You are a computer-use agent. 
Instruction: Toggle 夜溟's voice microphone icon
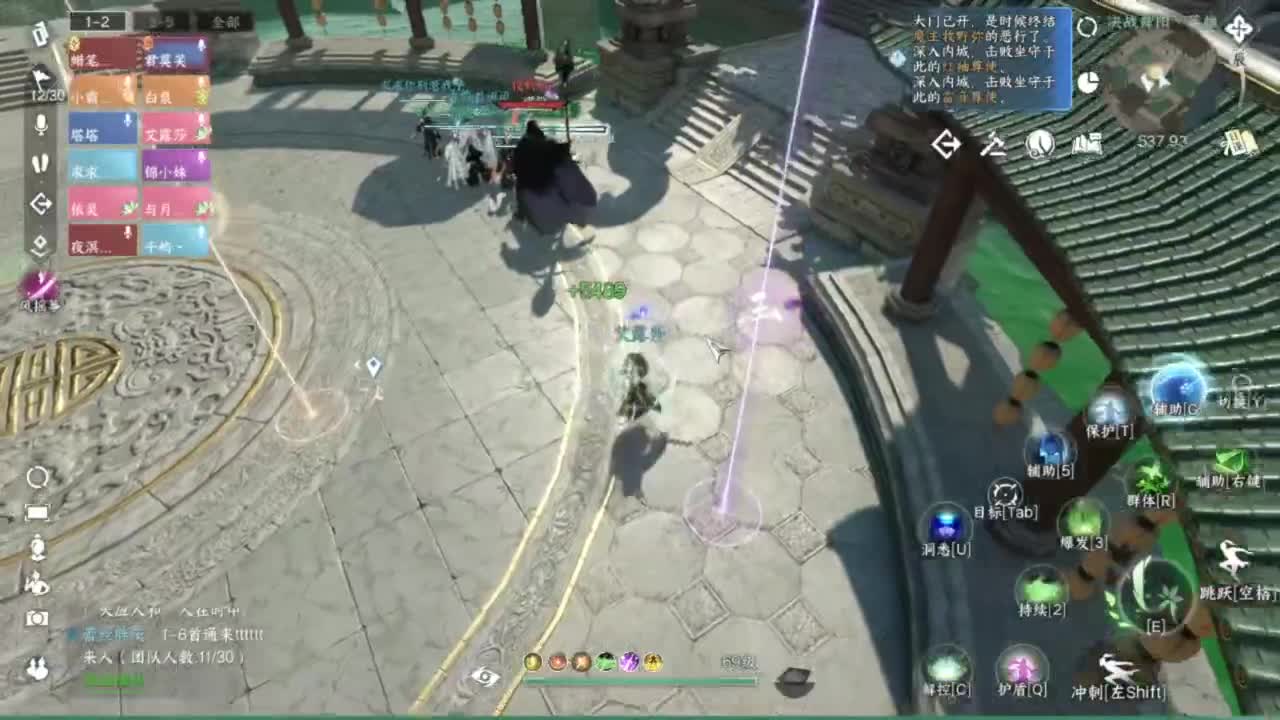pyautogui.click(x=127, y=231)
